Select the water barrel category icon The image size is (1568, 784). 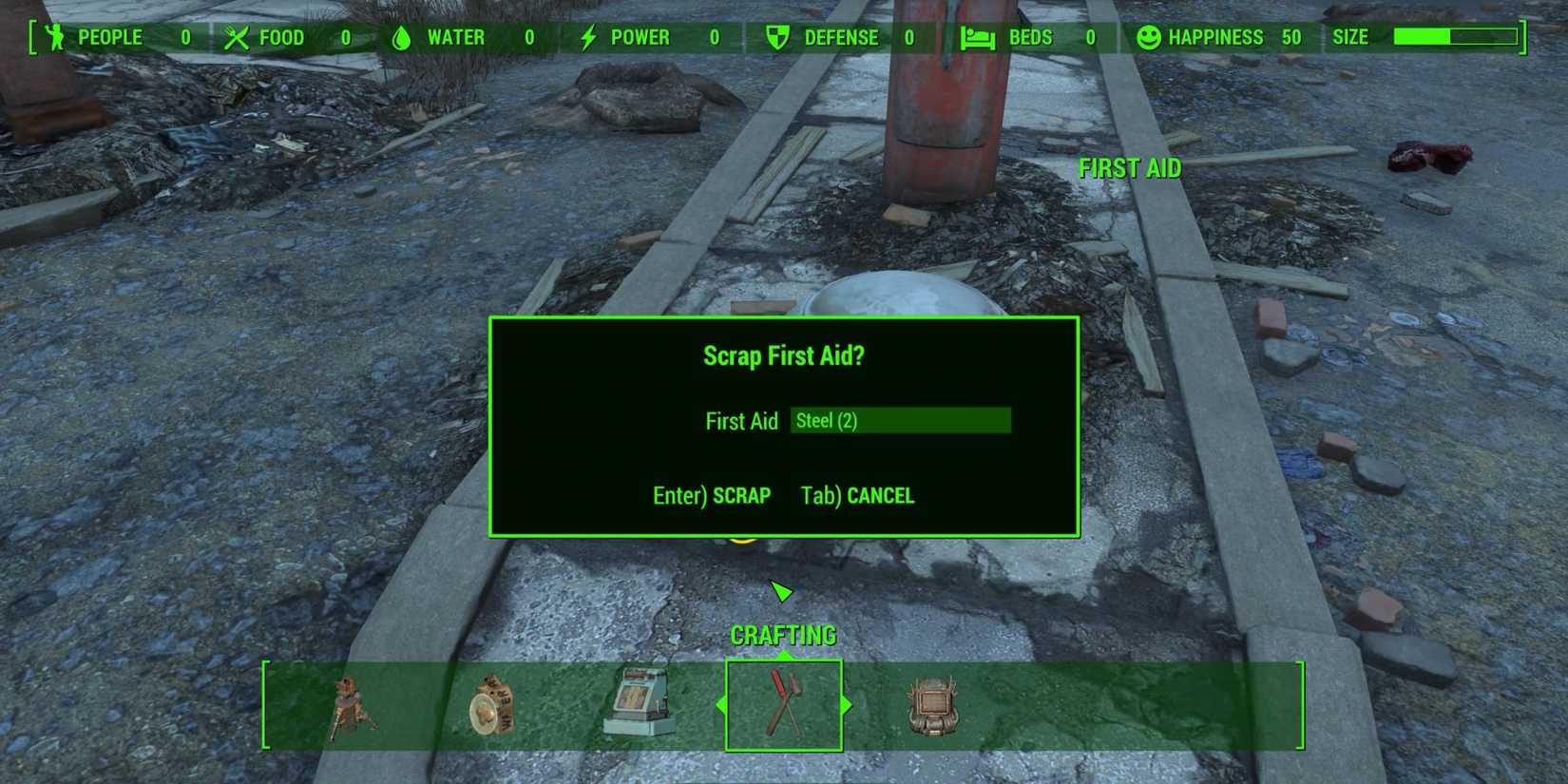[x=492, y=708]
